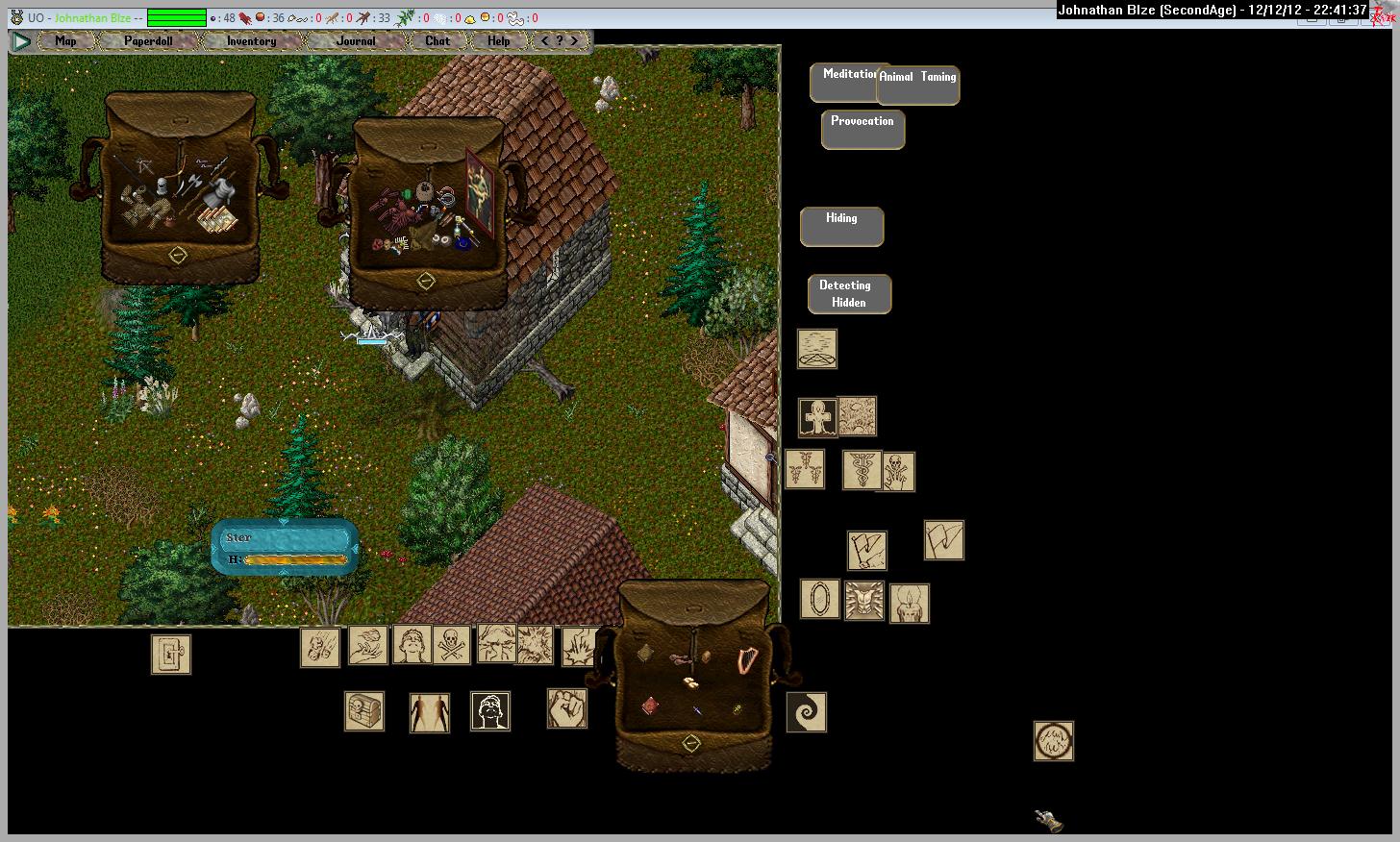Use the Detecting Hidden skill button
Image resolution: width=1400 pixels, height=842 pixels.
click(x=849, y=294)
